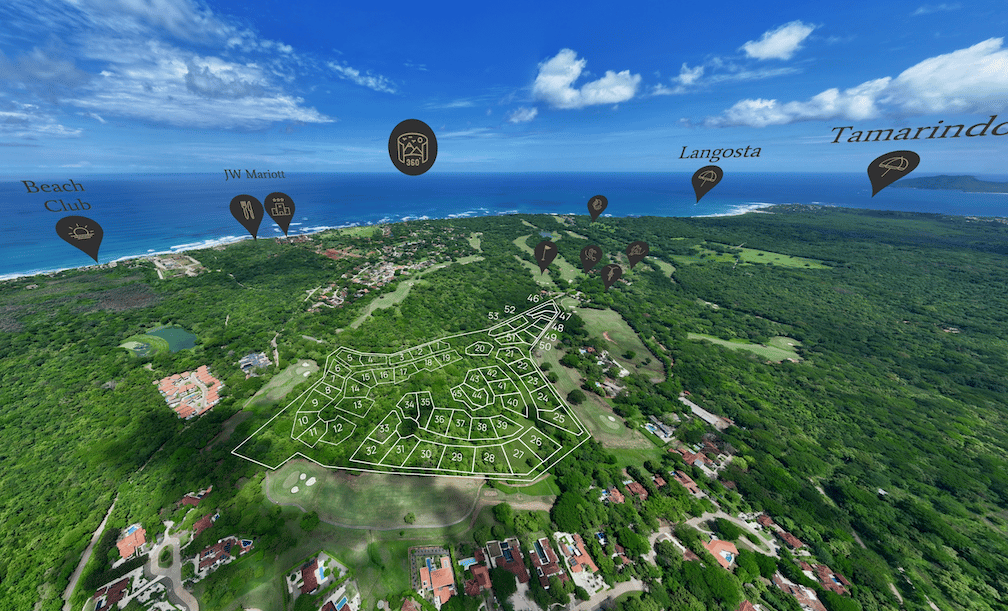Select the Beach Club sun marker

(x=79, y=233)
